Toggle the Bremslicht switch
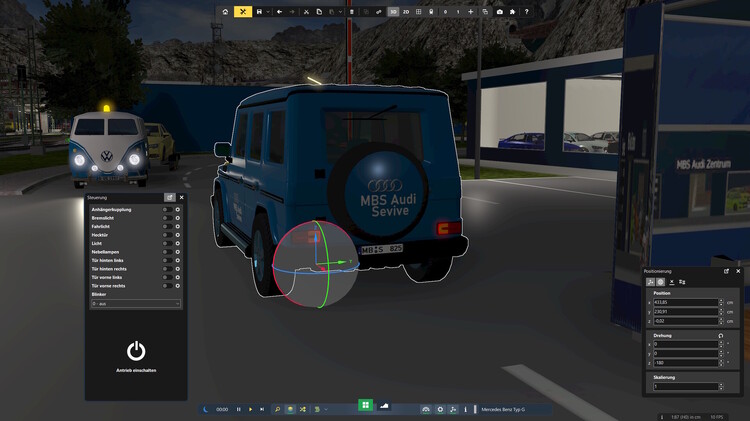The height and width of the screenshot is (421, 750). [x=165, y=218]
